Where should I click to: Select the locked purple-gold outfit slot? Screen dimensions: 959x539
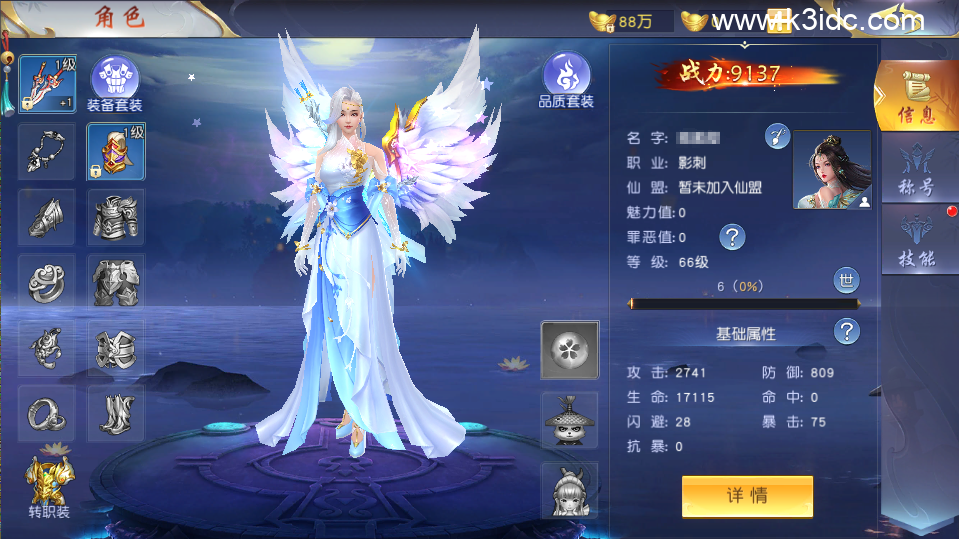[115, 151]
